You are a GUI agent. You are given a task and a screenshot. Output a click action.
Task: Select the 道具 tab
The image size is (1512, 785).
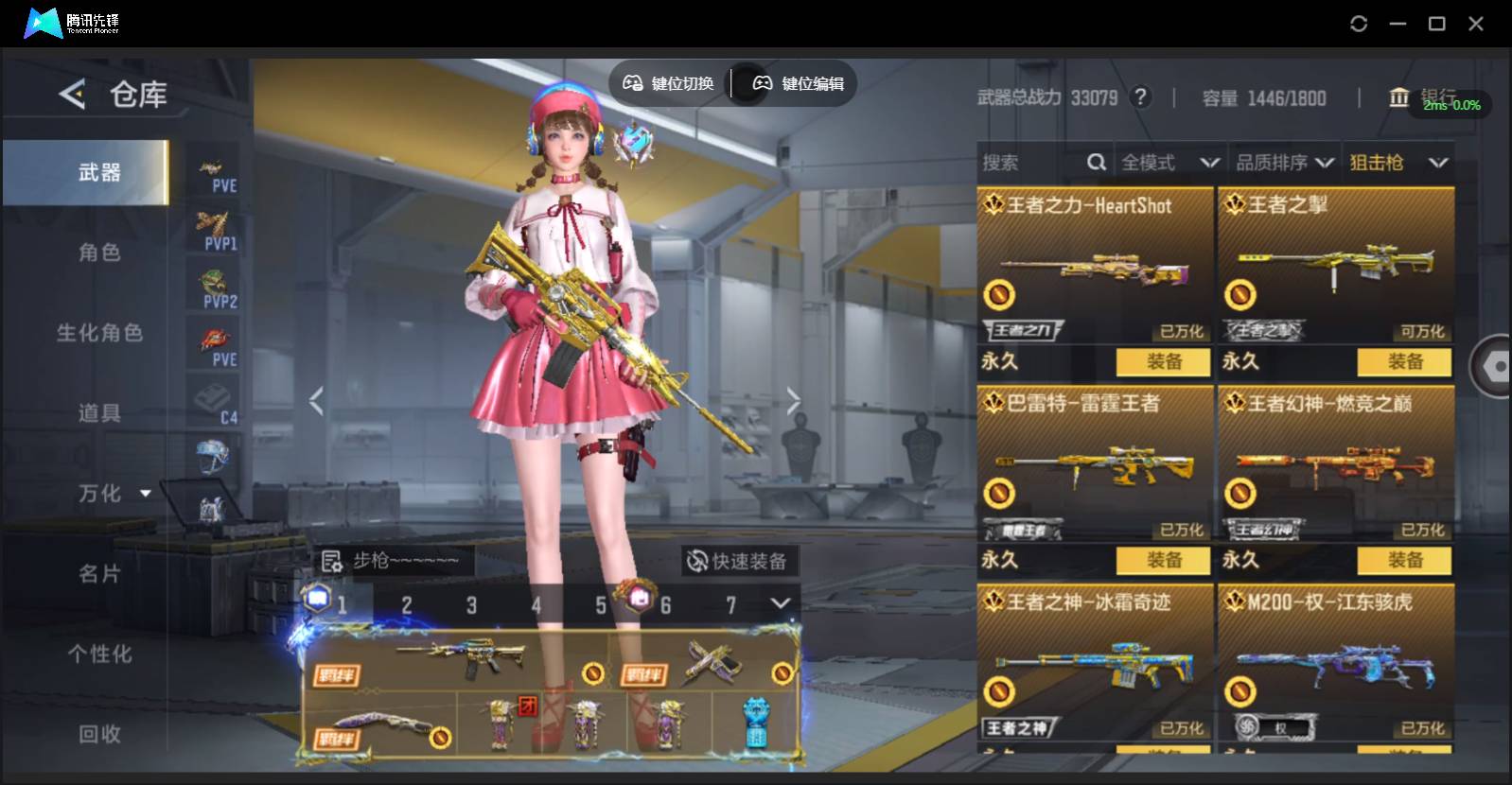(99, 413)
